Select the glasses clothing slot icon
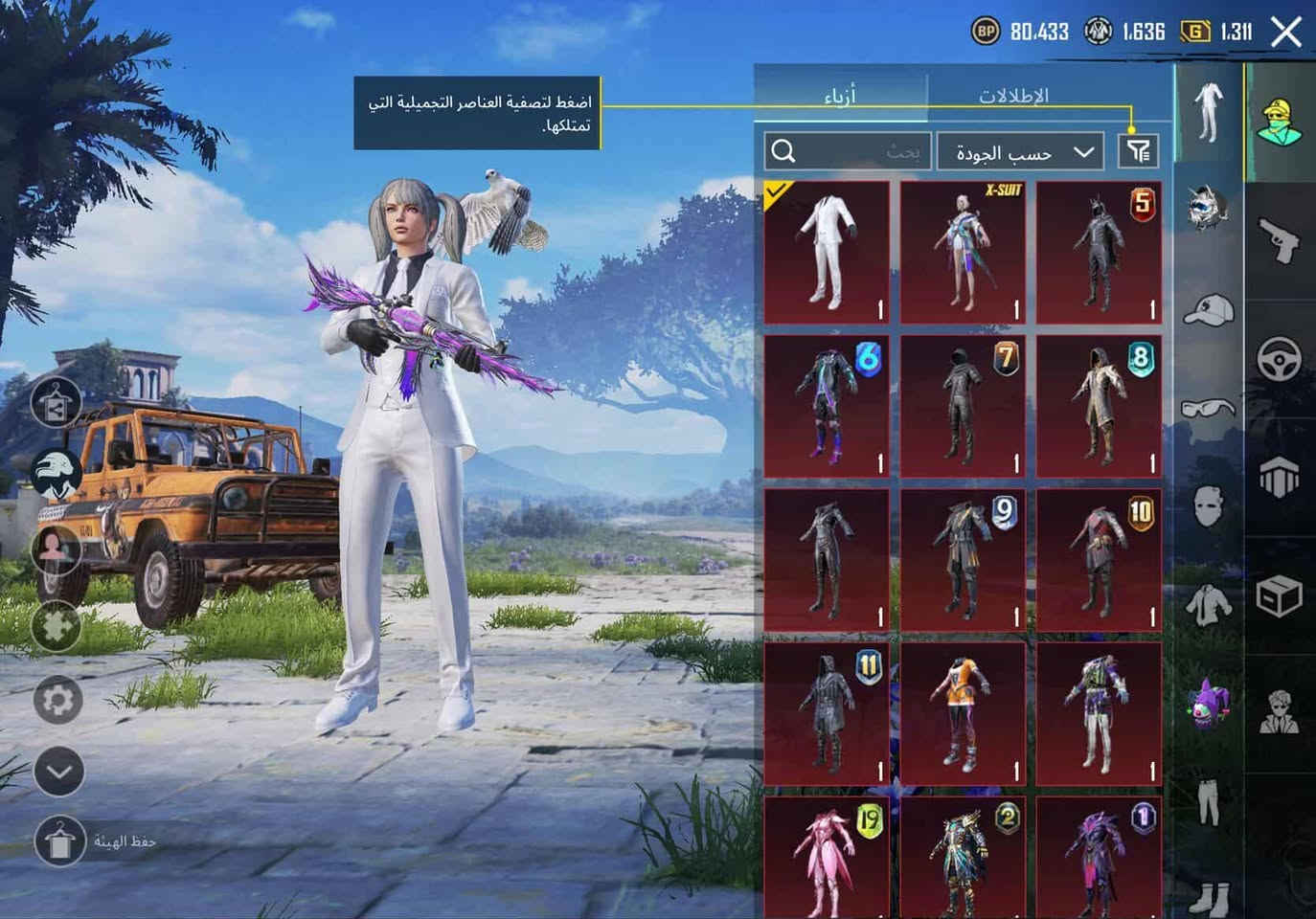The width and height of the screenshot is (1316, 919). pyautogui.click(x=1209, y=407)
